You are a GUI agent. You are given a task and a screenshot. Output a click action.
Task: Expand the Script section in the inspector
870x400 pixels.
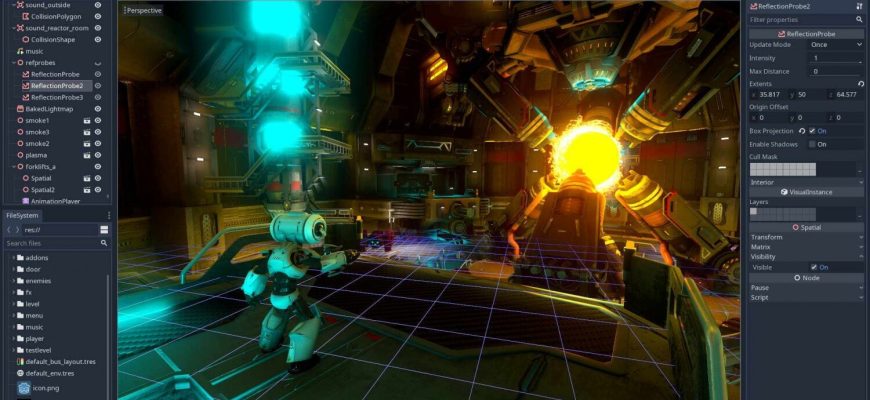coord(760,297)
